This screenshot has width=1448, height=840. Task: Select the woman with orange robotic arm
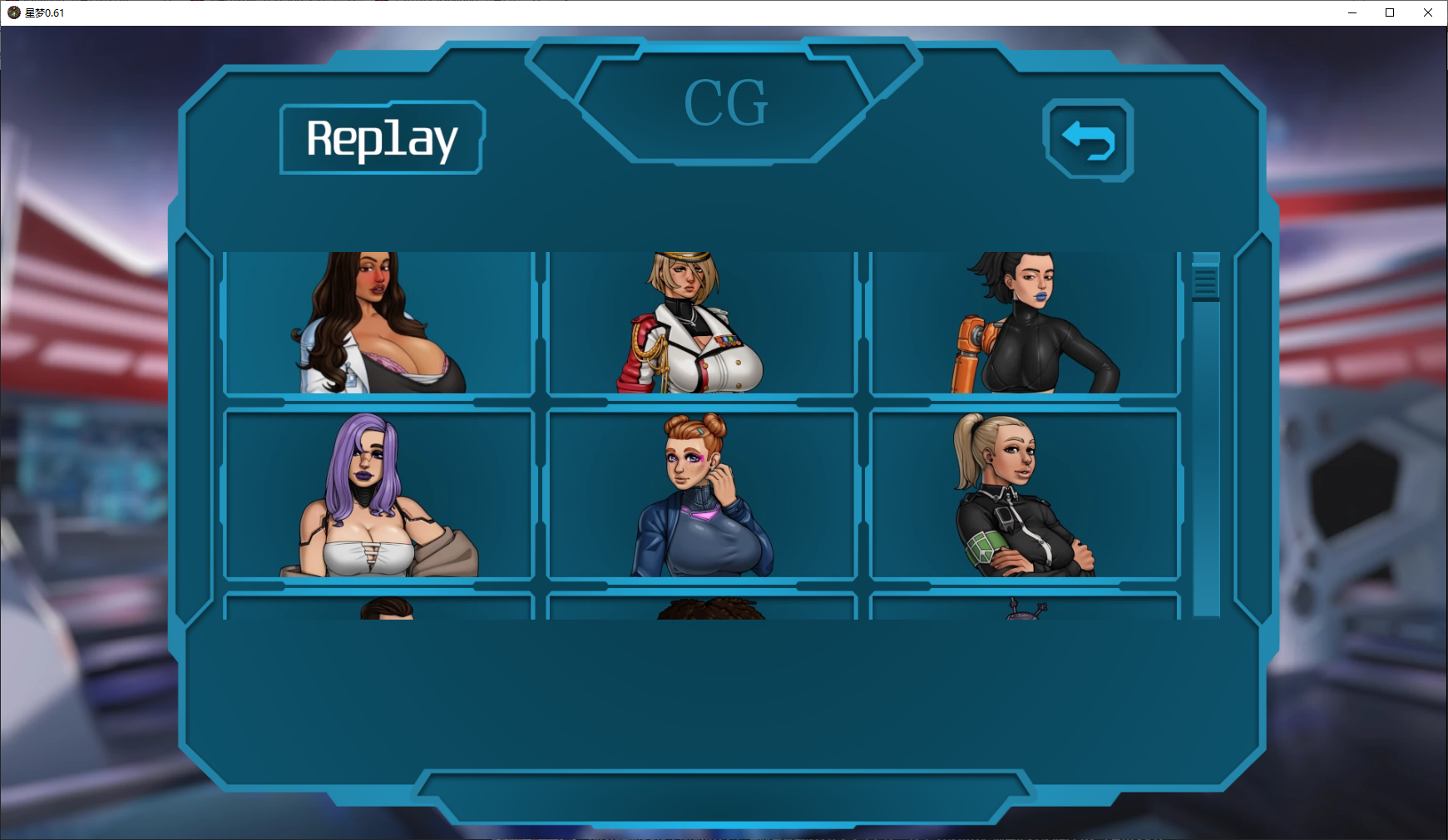(1025, 323)
